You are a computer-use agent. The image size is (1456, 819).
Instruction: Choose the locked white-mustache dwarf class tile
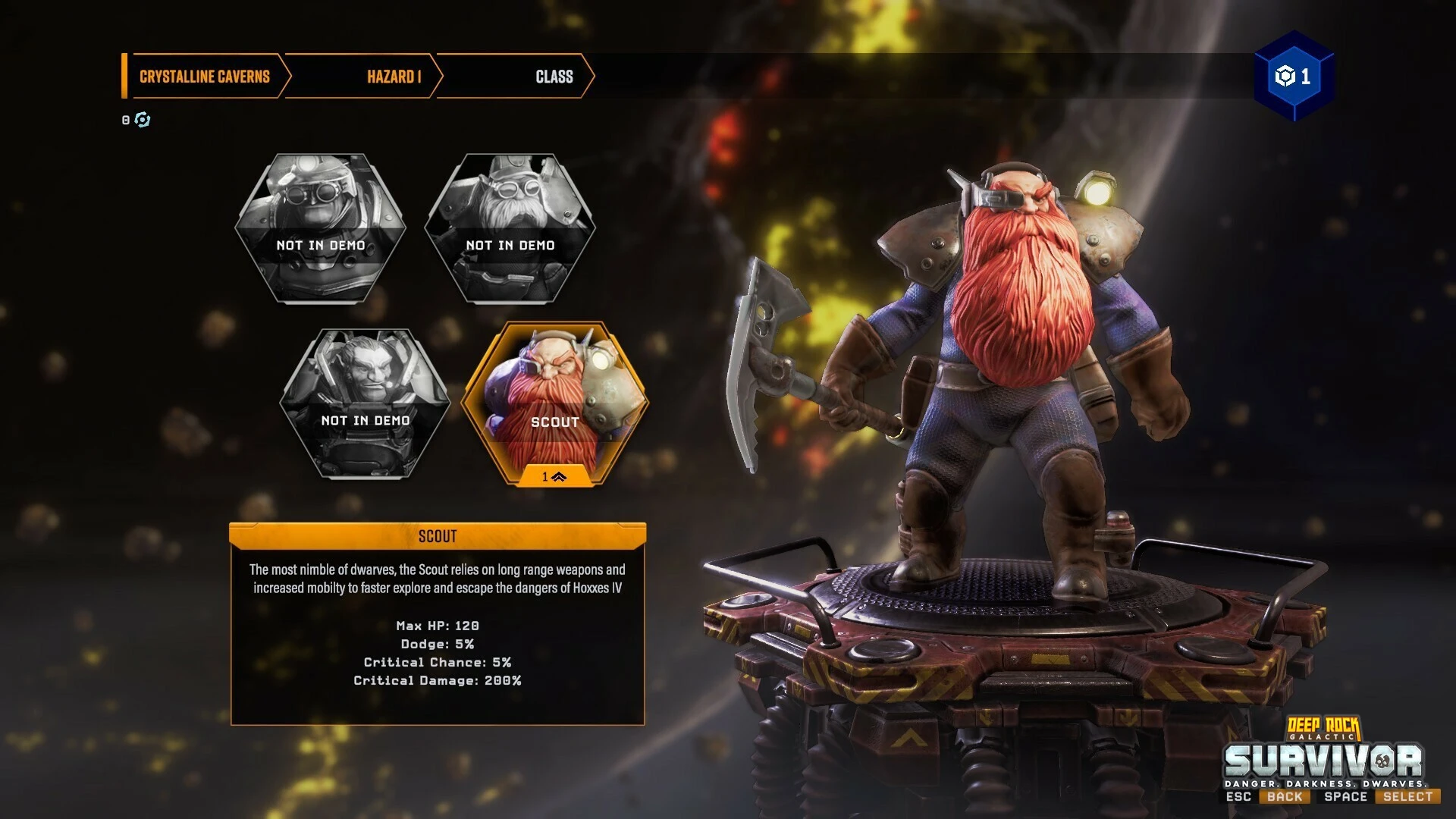point(510,228)
